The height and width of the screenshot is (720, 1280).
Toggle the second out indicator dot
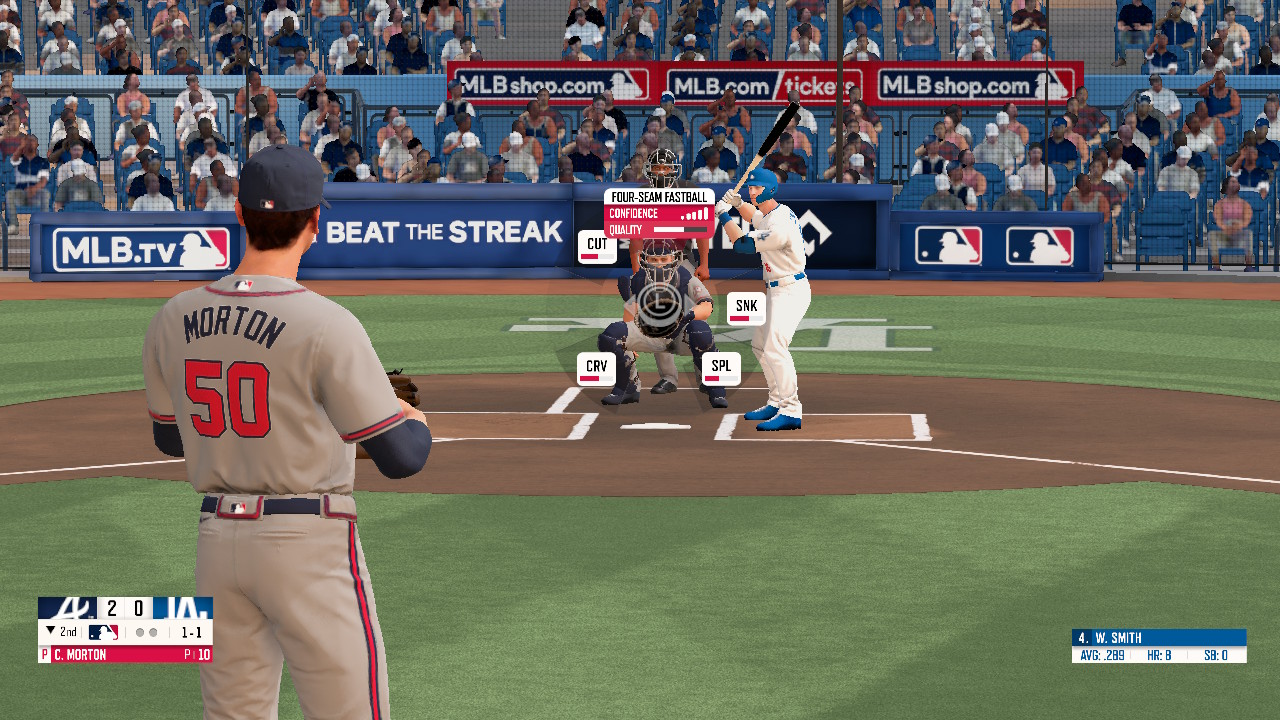pos(153,631)
